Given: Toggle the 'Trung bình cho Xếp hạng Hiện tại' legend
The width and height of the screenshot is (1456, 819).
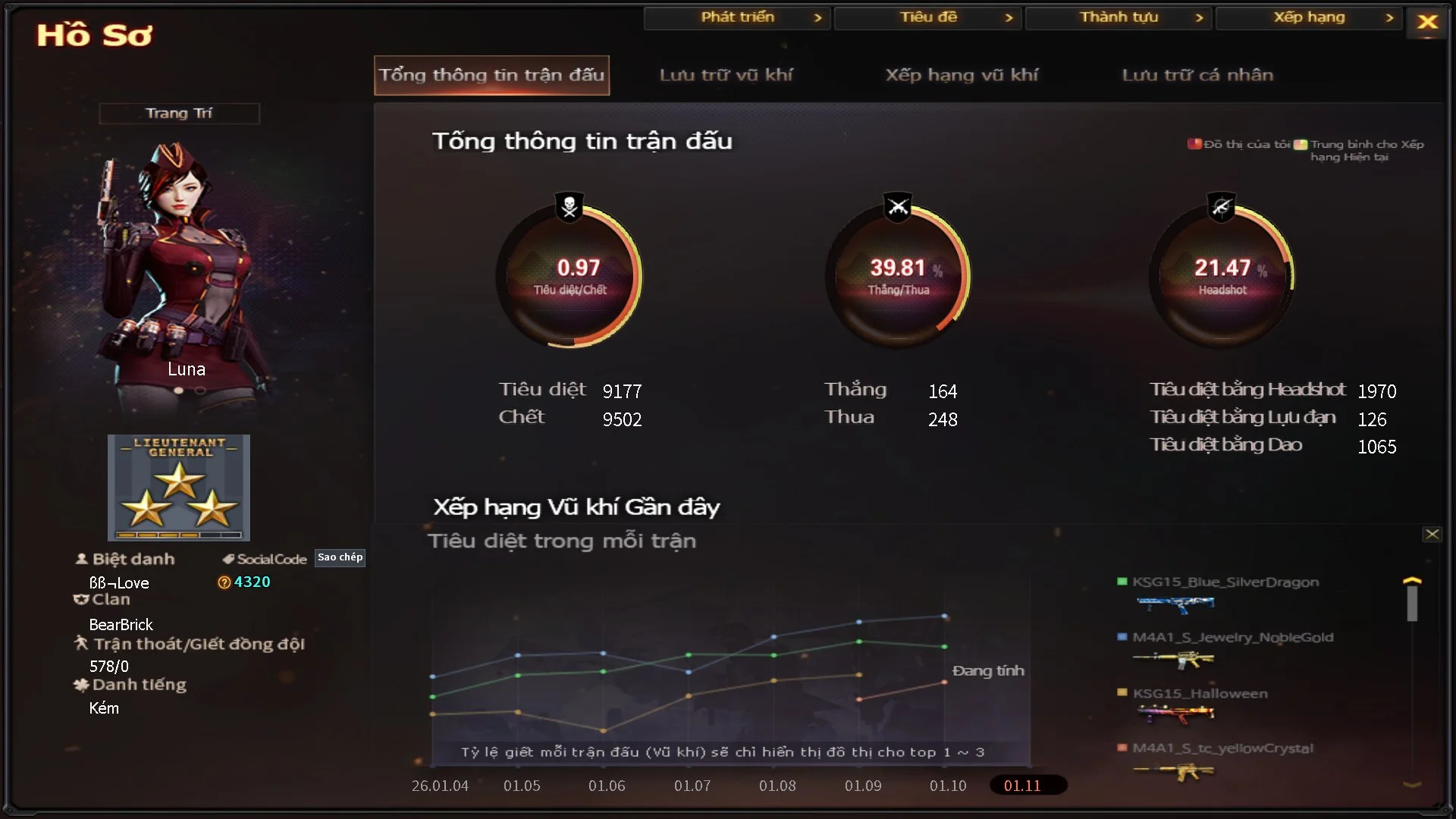Looking at the screenshot, I should [x=1301, y=143].
